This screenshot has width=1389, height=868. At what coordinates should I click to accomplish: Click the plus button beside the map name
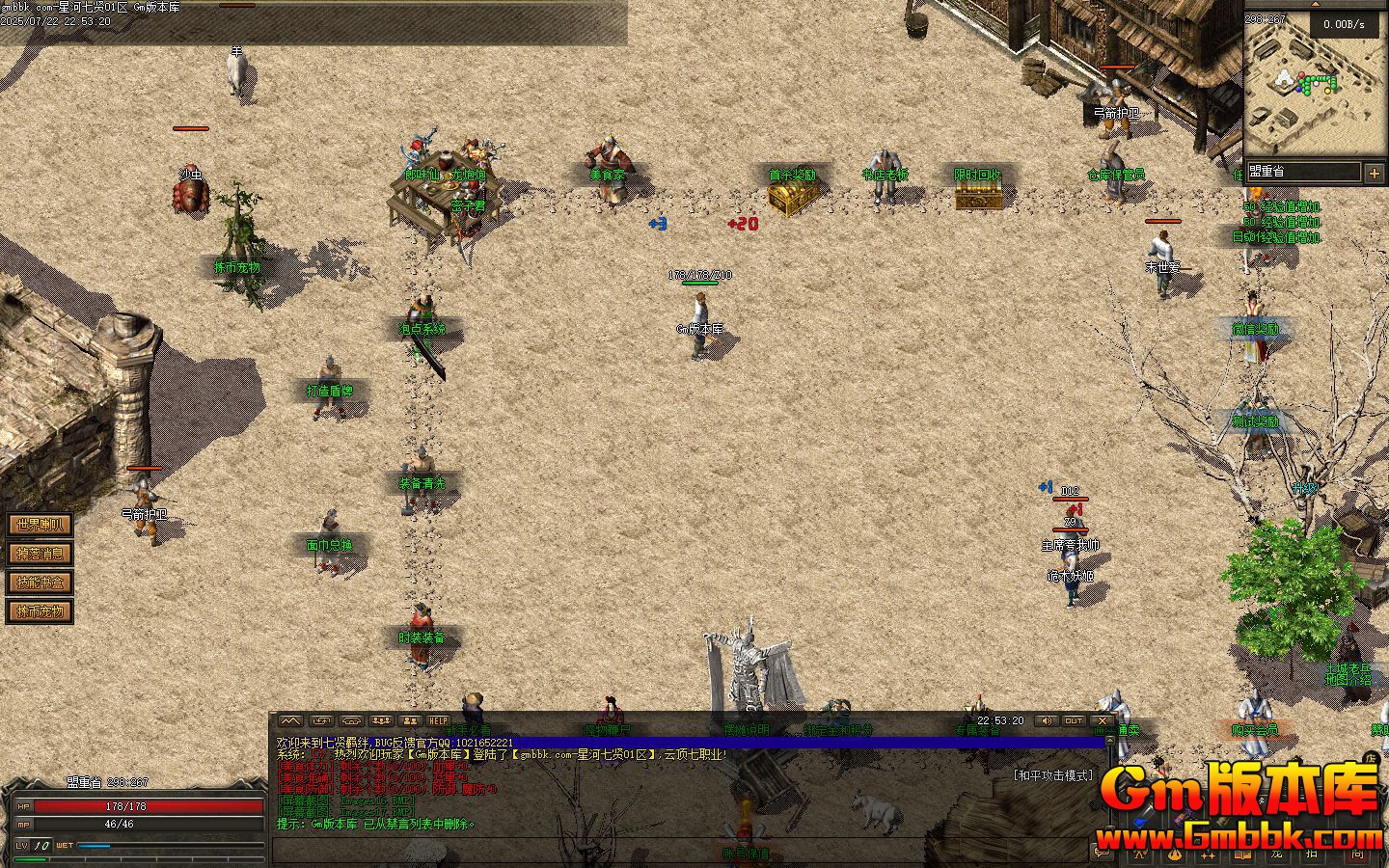(x=1374, y=173)
